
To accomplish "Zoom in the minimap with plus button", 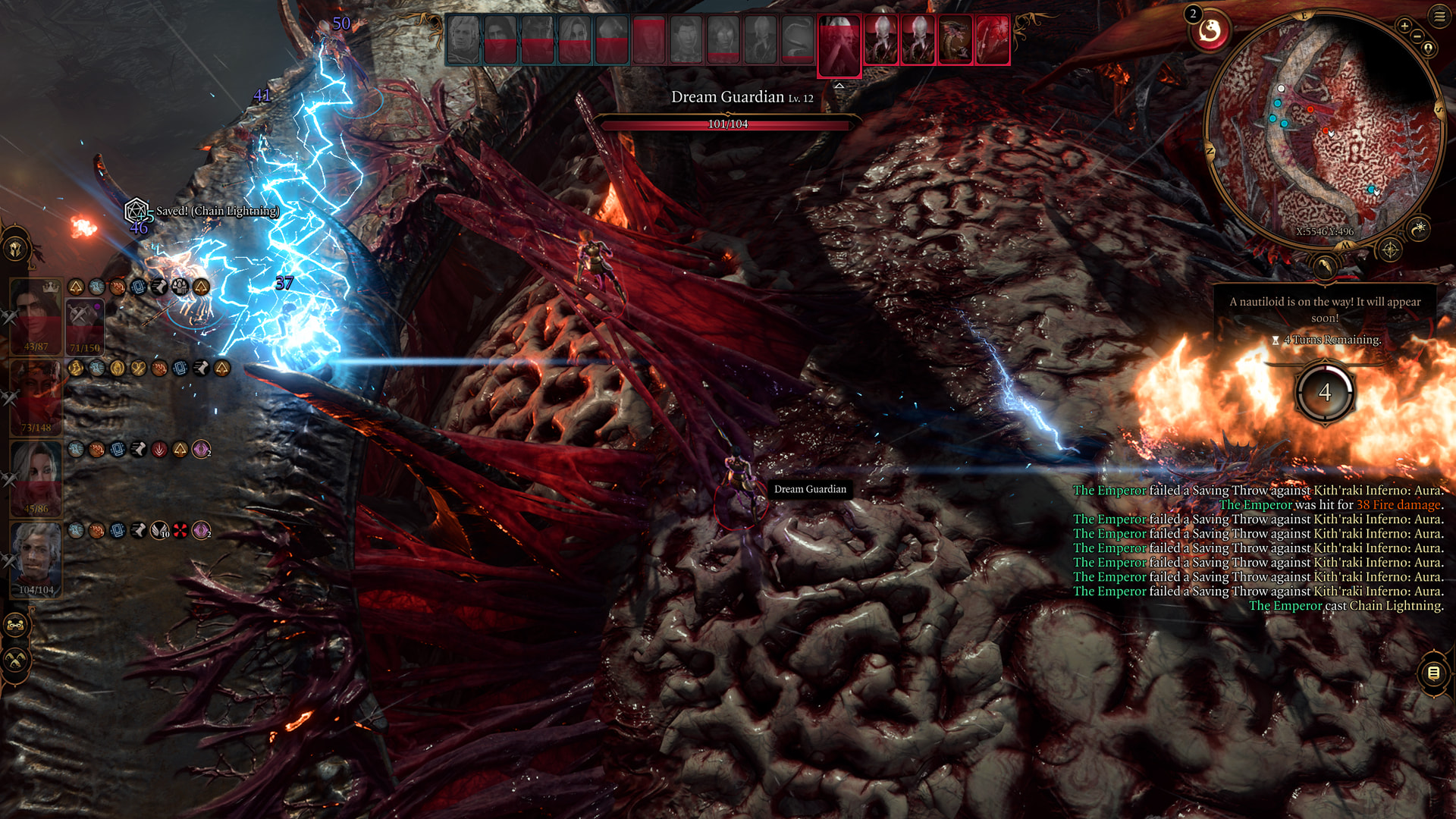I will click(1404, 27).
